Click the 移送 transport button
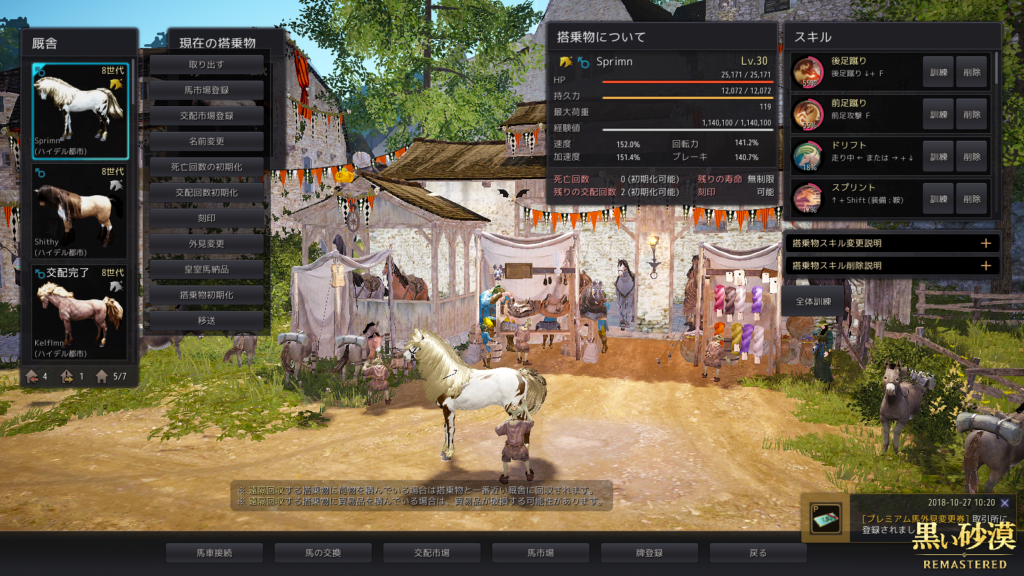This screenshot has width=1024, height=576. pyautogui.click(x=207, y=321)
